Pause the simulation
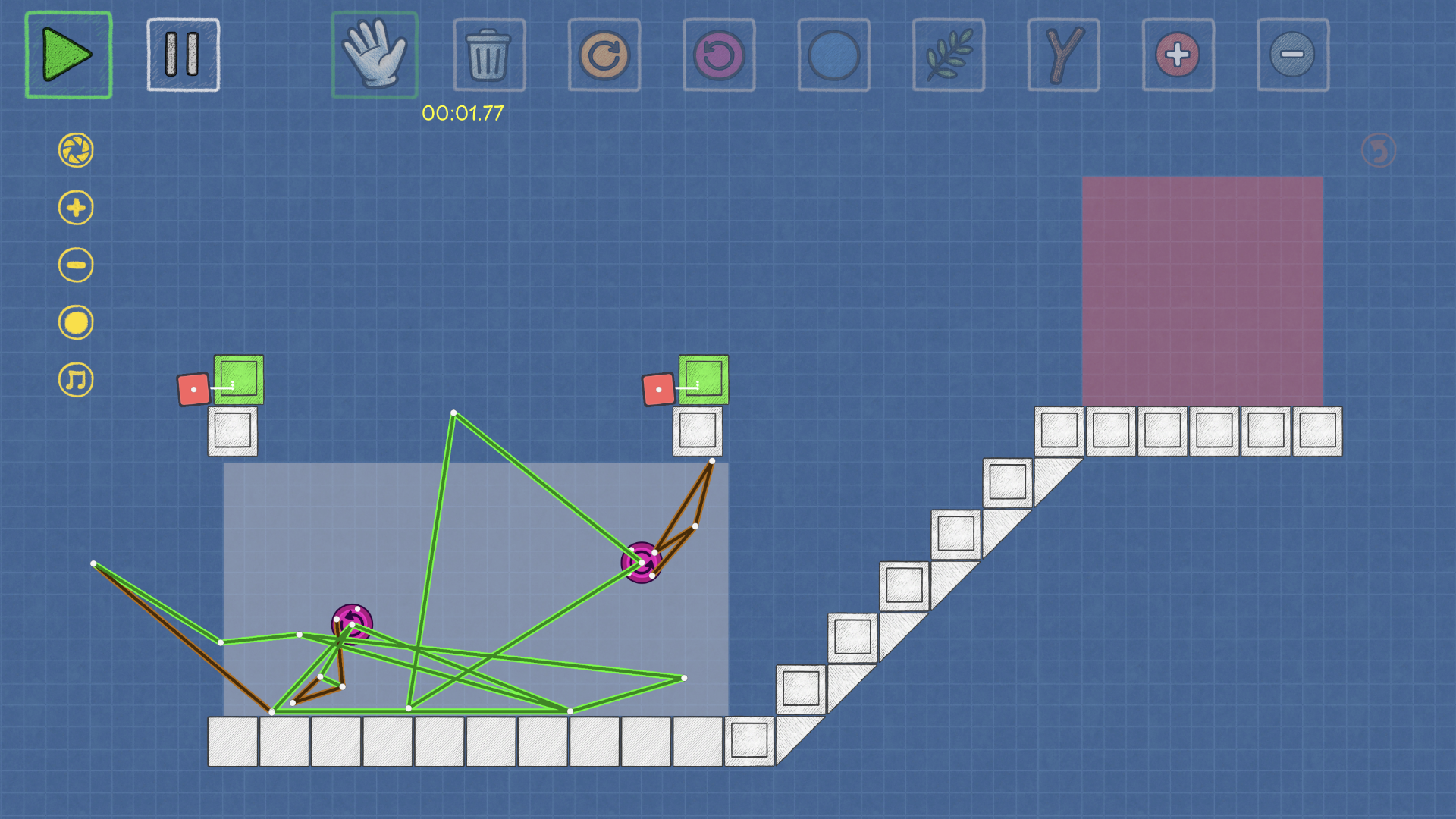Image resolution: width=1456 pixels, height=819 pixels. pyautogui.click(x=183, y=55)
